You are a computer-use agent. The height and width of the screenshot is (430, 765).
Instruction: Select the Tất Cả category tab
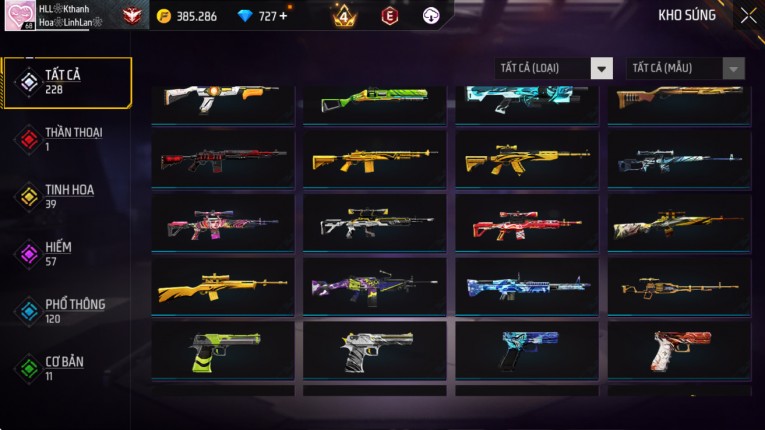(x=67, y=82)
